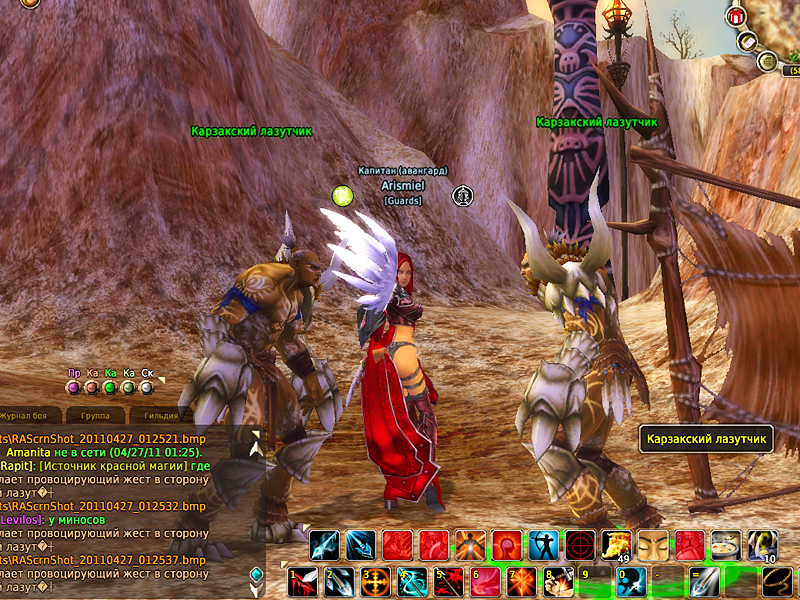Use the food bowl item slot
Image resolution: width=800 pixels, height=600 pixels.
[726, 546]
